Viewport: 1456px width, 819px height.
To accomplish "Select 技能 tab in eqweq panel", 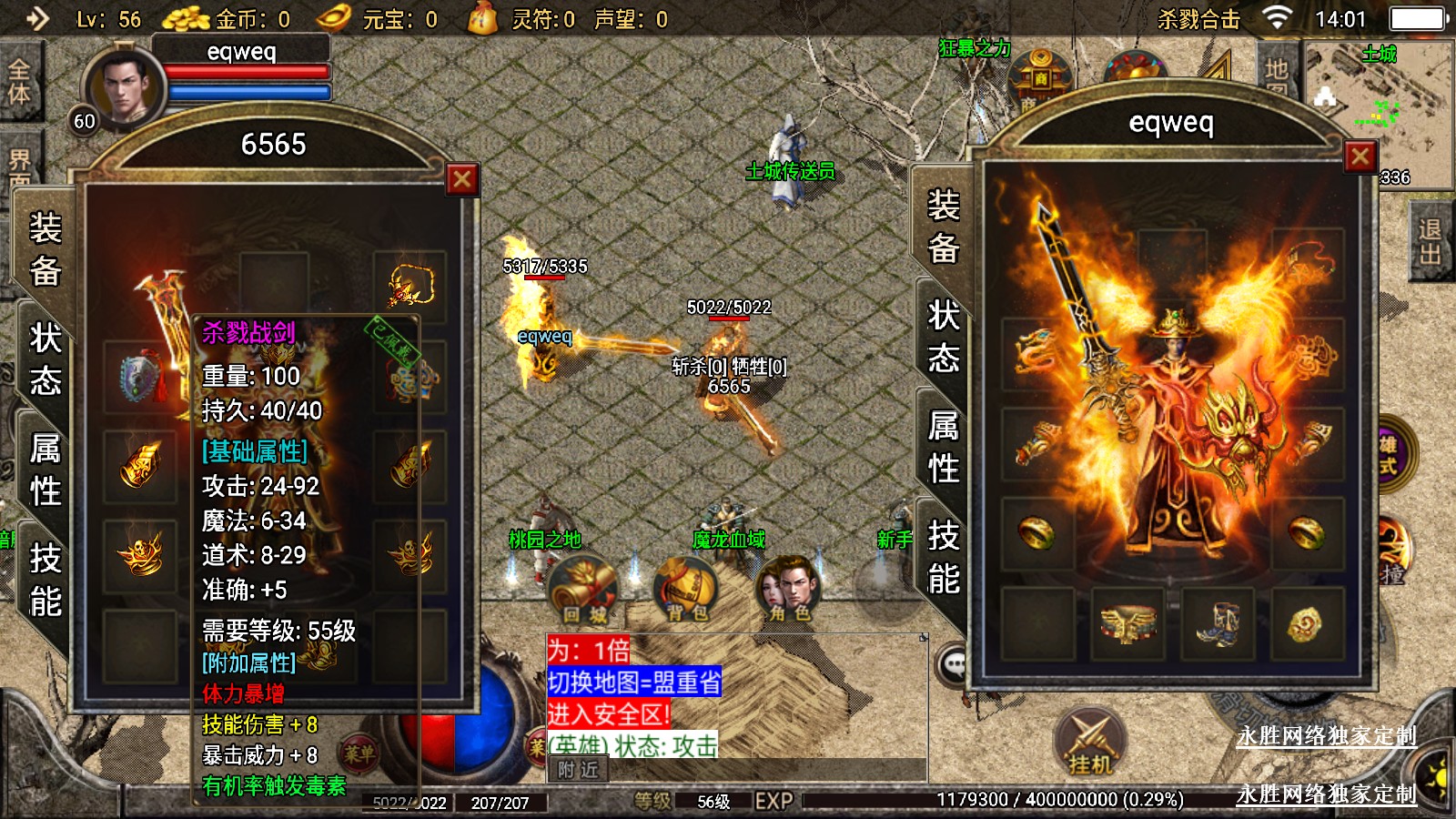I will click(944, 556).
